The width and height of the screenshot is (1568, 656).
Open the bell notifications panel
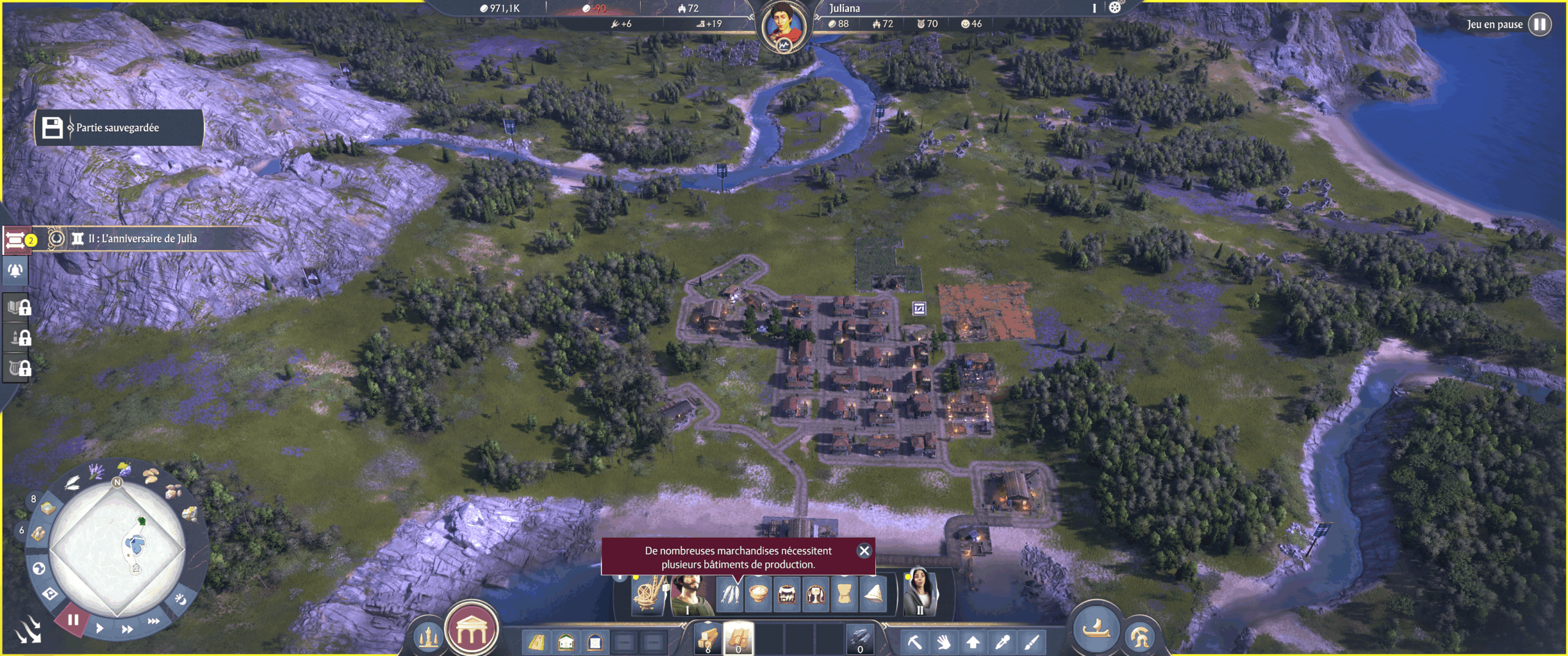pyautogui.click(x=15, y=270)
